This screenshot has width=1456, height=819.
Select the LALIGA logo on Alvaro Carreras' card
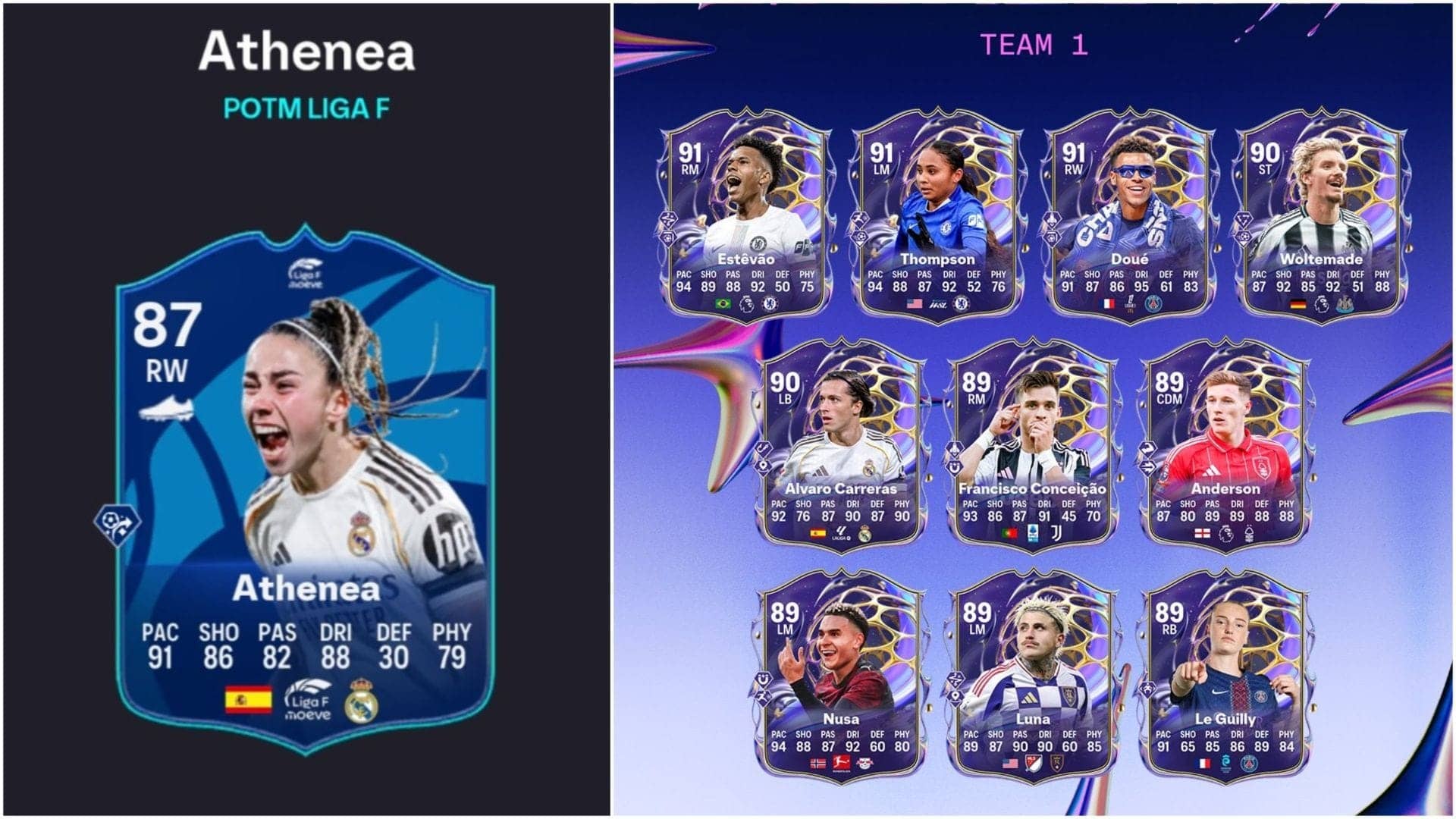click(x=842, y=532)
